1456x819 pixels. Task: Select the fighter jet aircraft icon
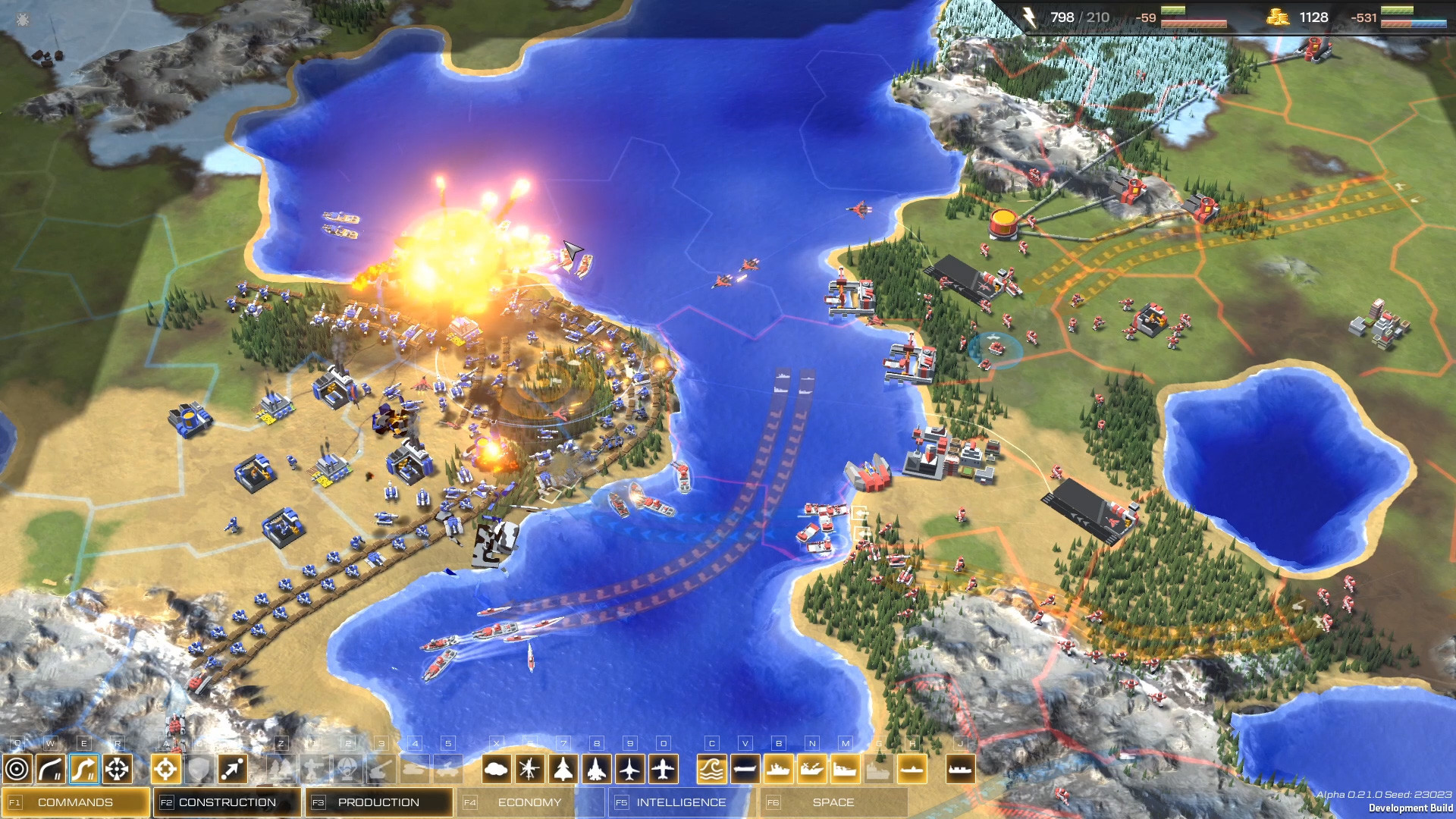[x=595, y=768]
